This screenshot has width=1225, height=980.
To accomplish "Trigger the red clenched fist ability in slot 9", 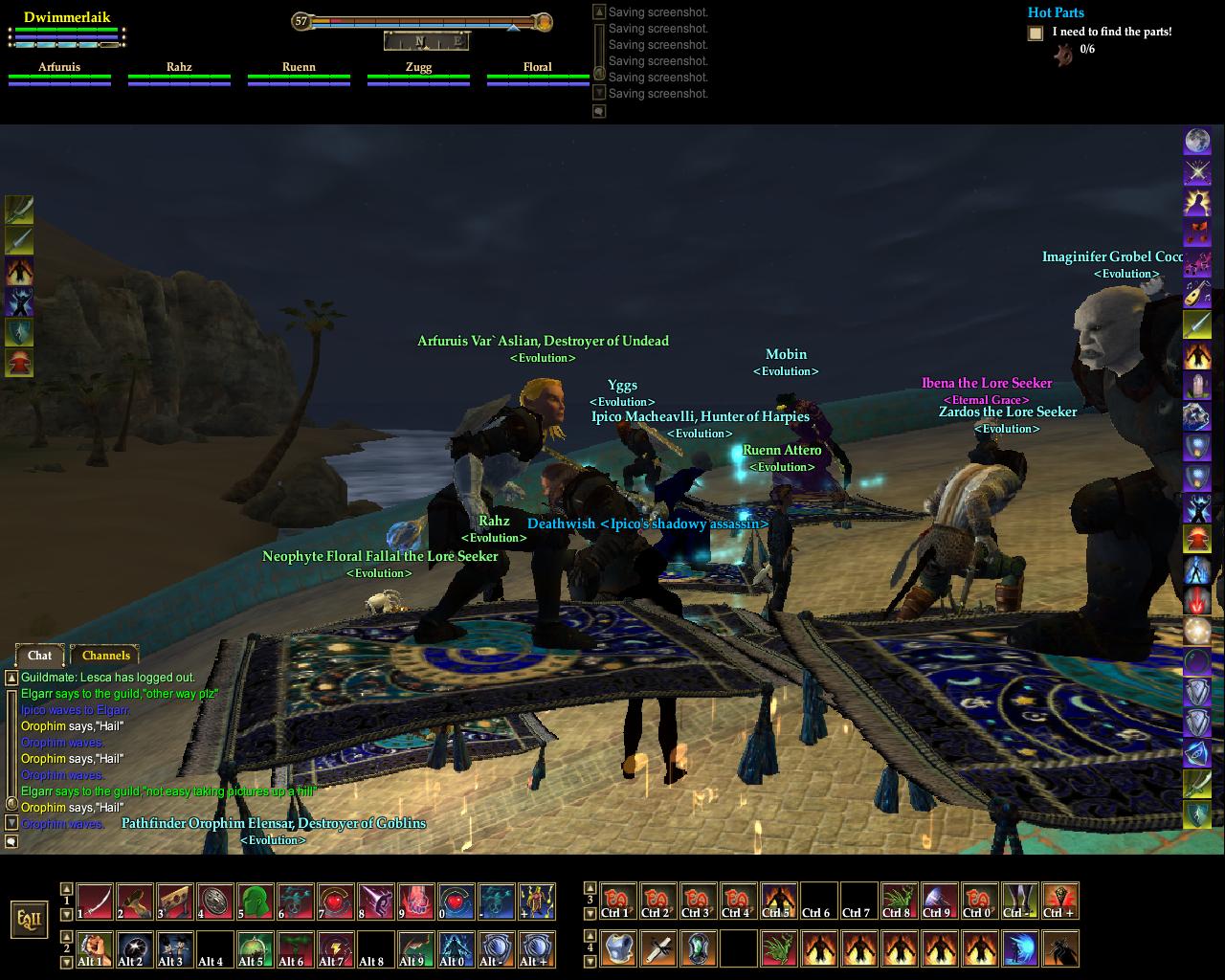I will (x=416, y=902).
